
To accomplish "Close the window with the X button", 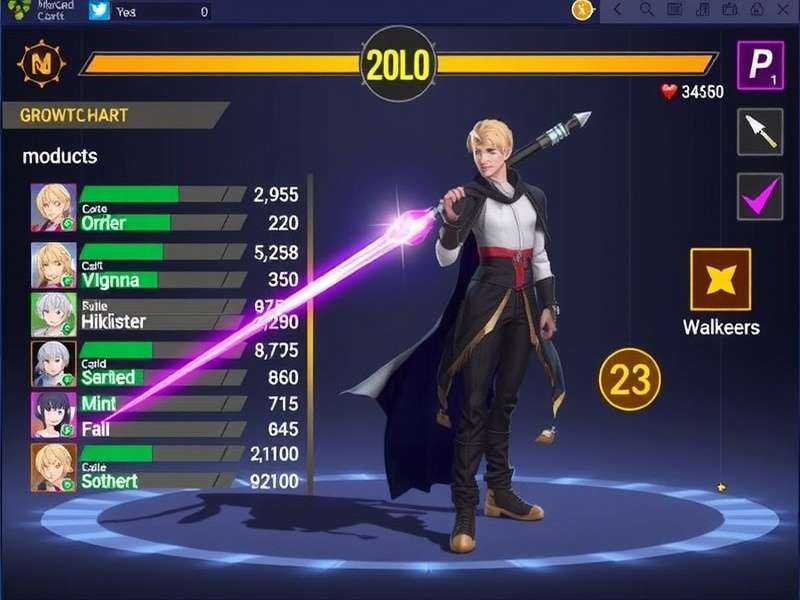I will click(783, 10).
